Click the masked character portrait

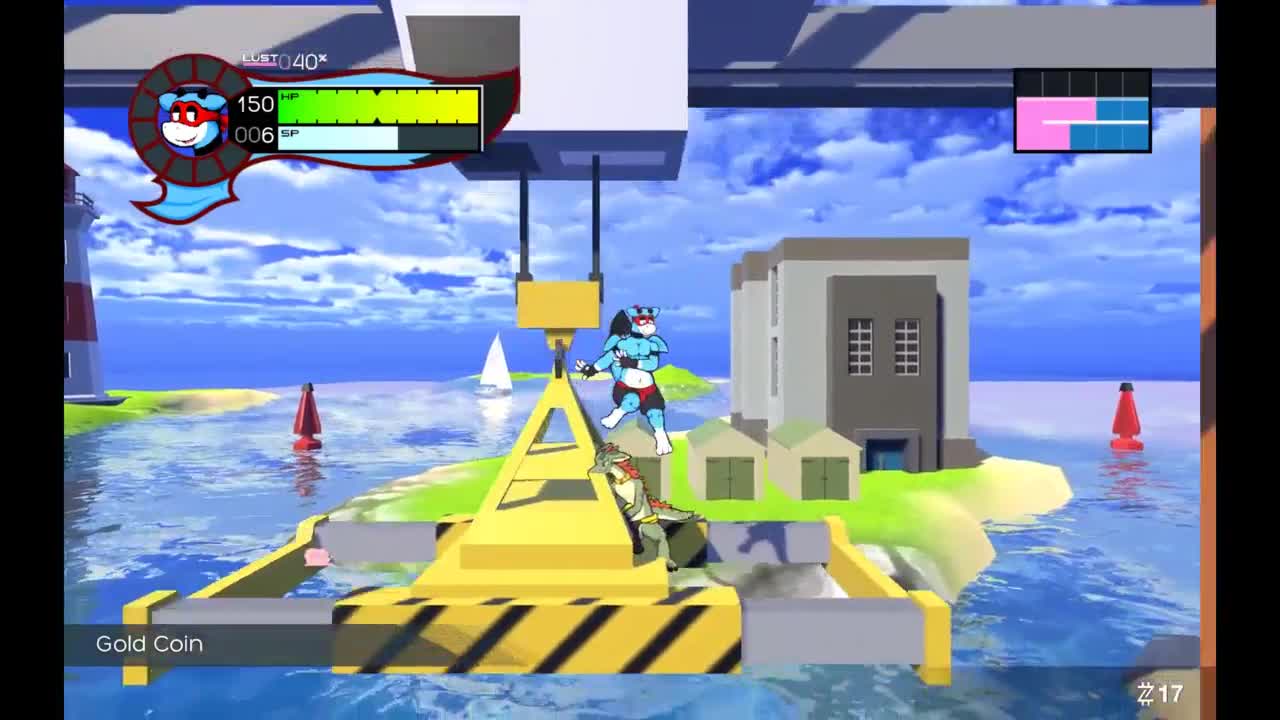(x=193, y=118)
